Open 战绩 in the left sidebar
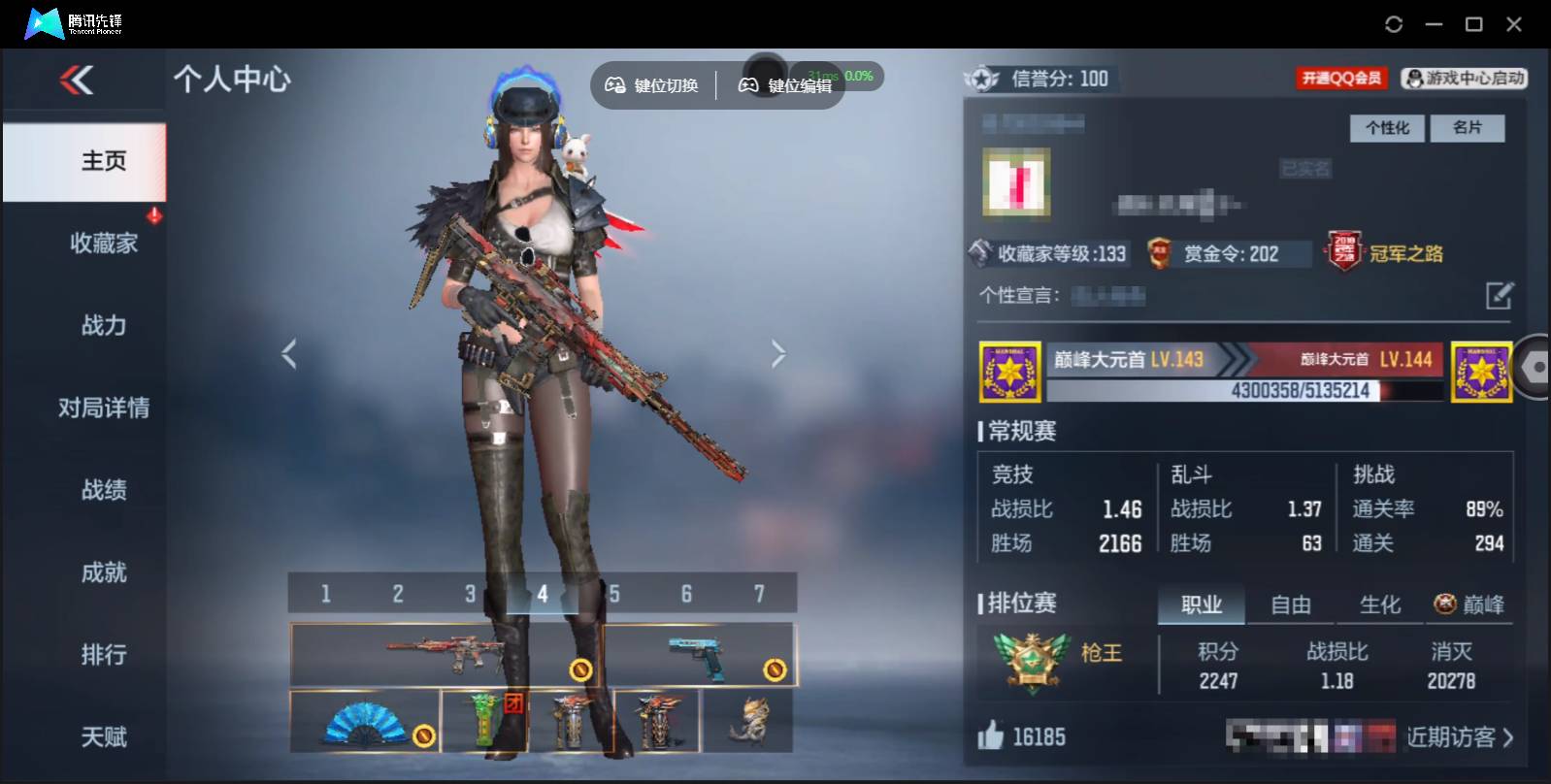The image size is (1551, 784). click(105, 490)
